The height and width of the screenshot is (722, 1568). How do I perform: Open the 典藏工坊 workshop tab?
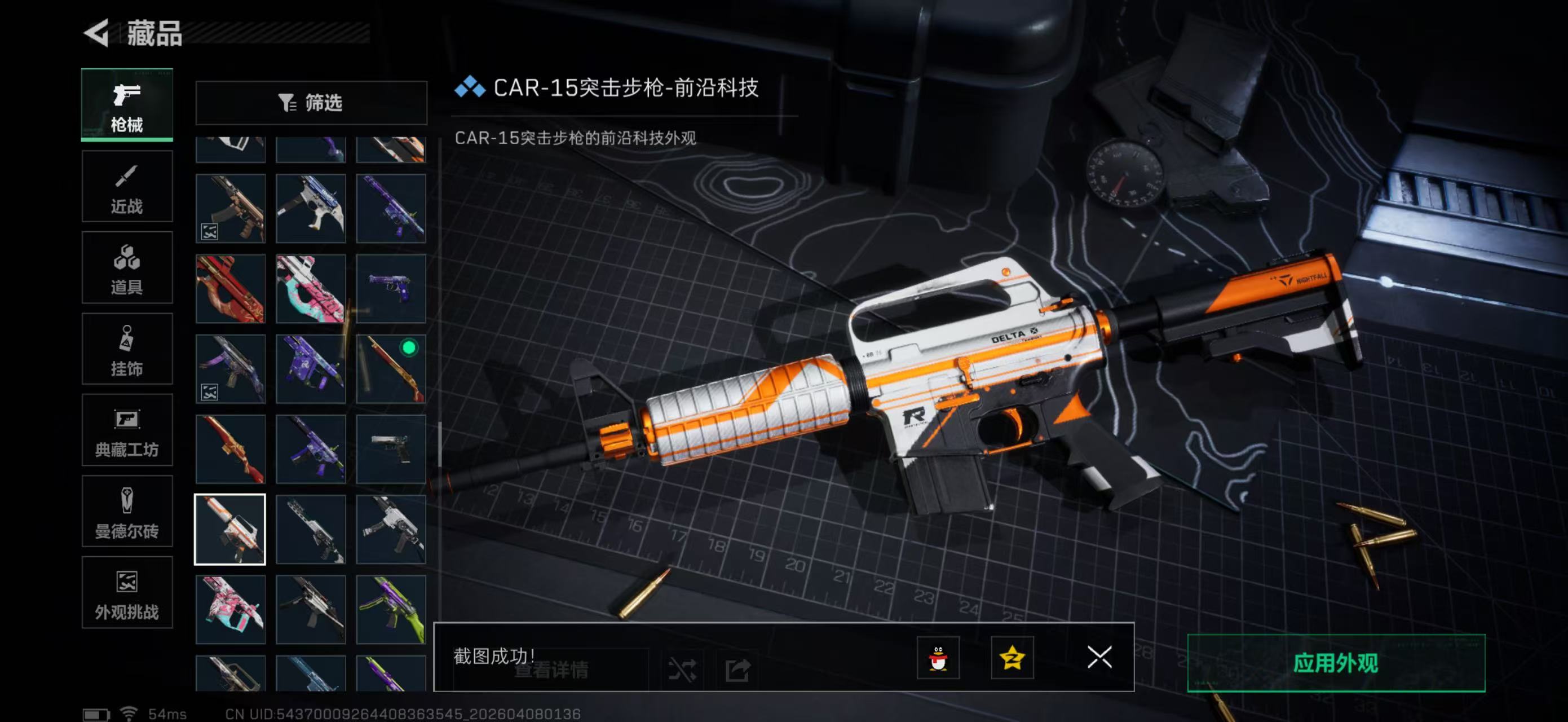[127, 430]
